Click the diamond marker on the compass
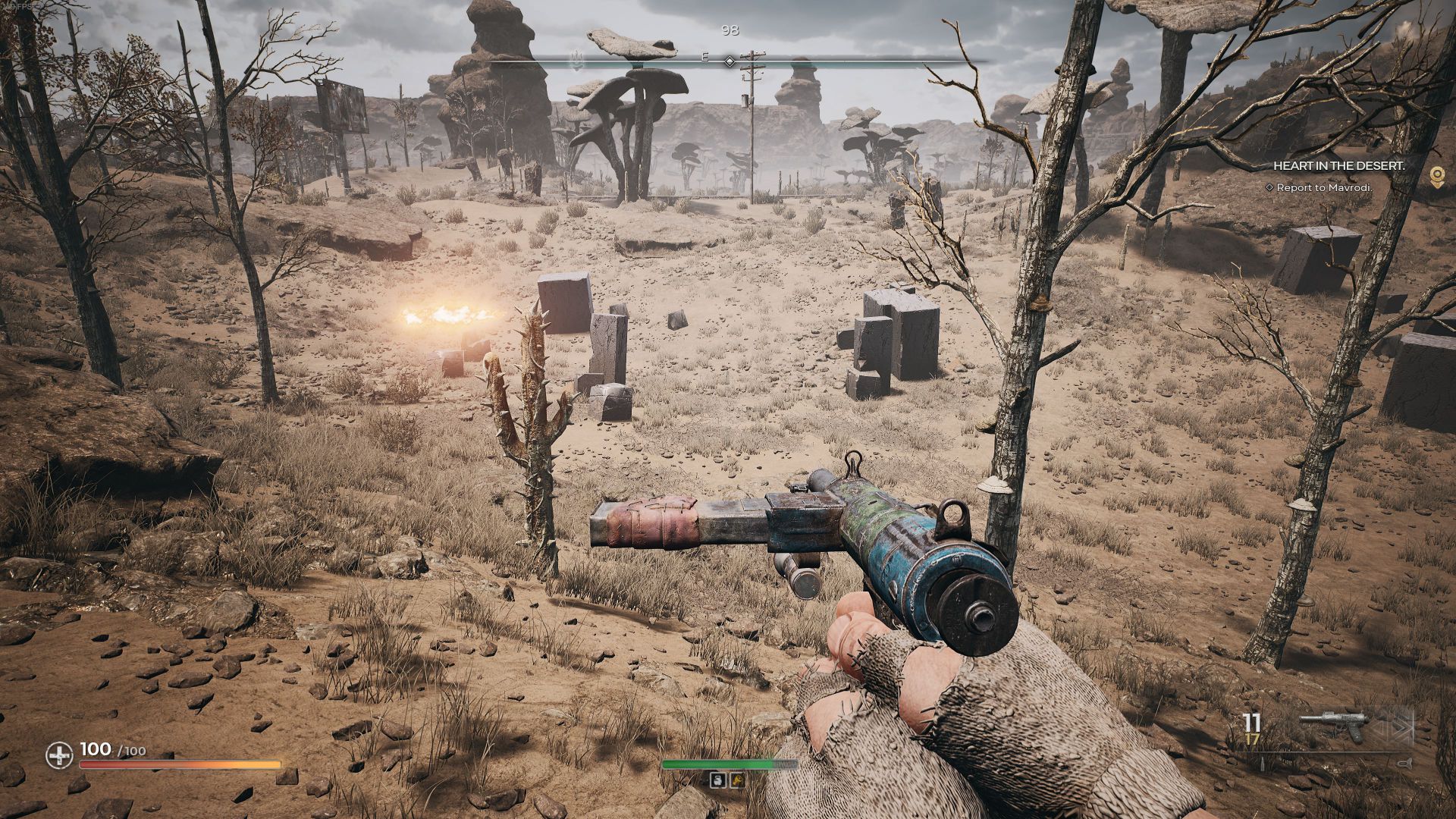The width and height of the screenshot is (1456, 819). [729, 61]
